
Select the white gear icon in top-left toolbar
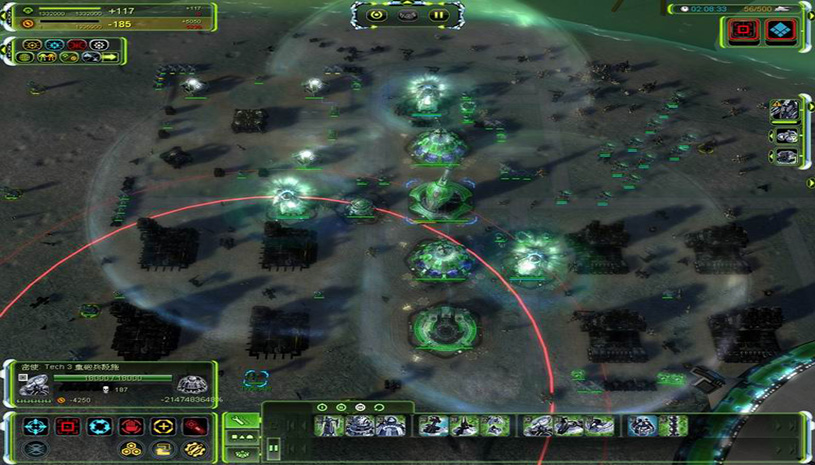click(x=99, y=45)
